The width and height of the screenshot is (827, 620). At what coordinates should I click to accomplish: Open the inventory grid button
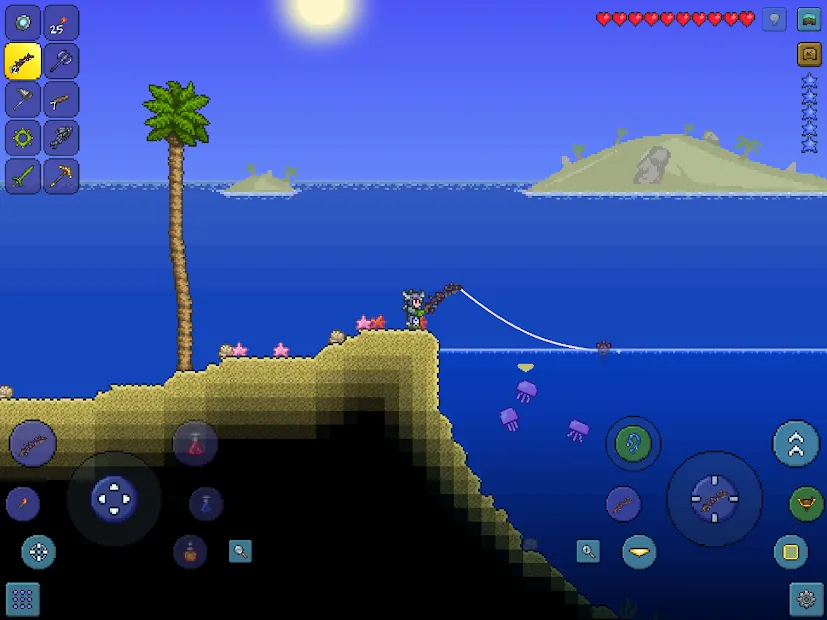pos(23,599)
